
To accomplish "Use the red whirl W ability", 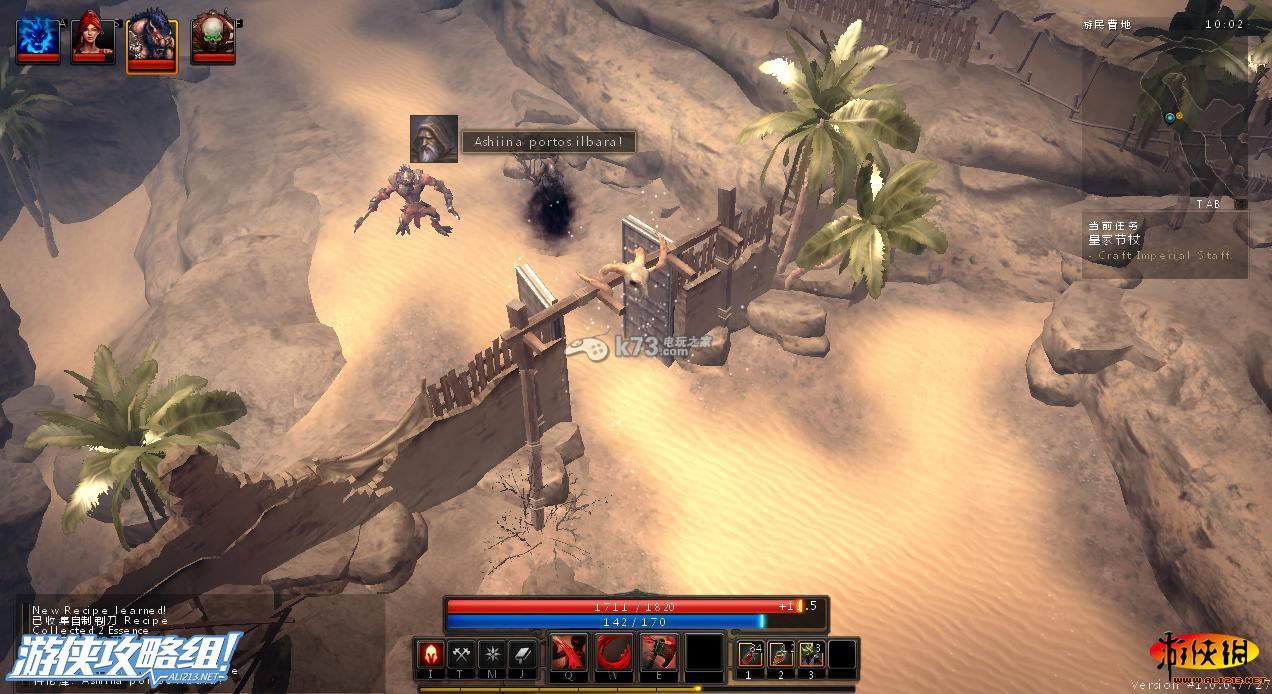I will coord(614,654).
